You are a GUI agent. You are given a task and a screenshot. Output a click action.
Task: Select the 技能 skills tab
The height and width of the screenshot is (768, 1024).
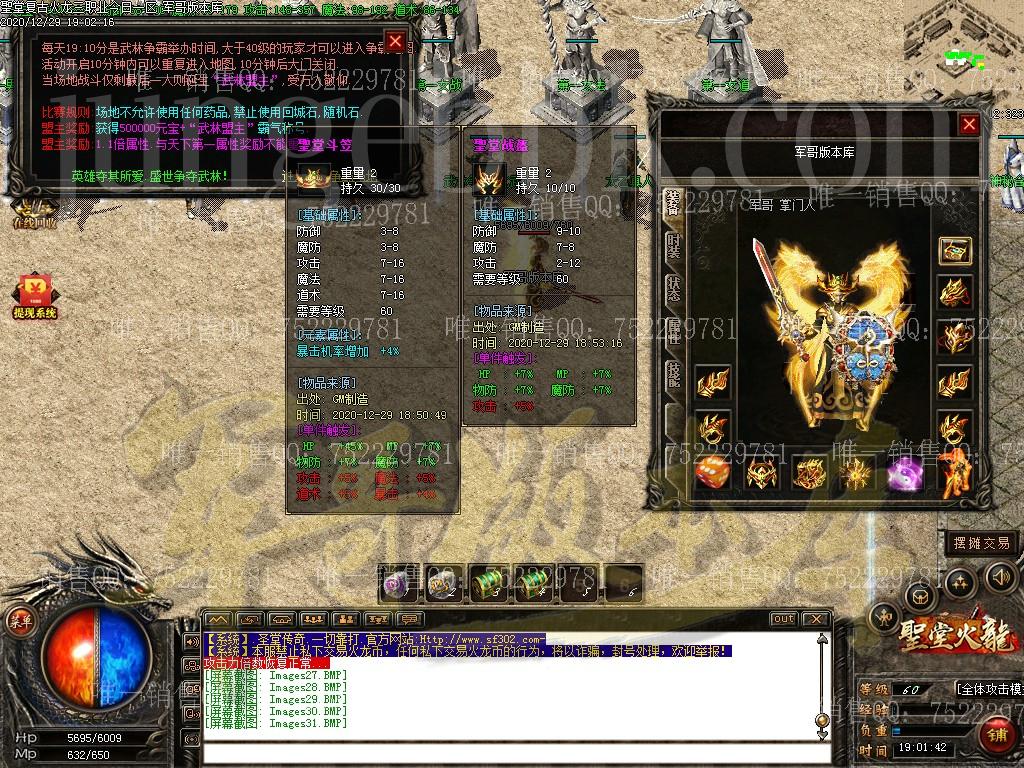tap(673, 375)
